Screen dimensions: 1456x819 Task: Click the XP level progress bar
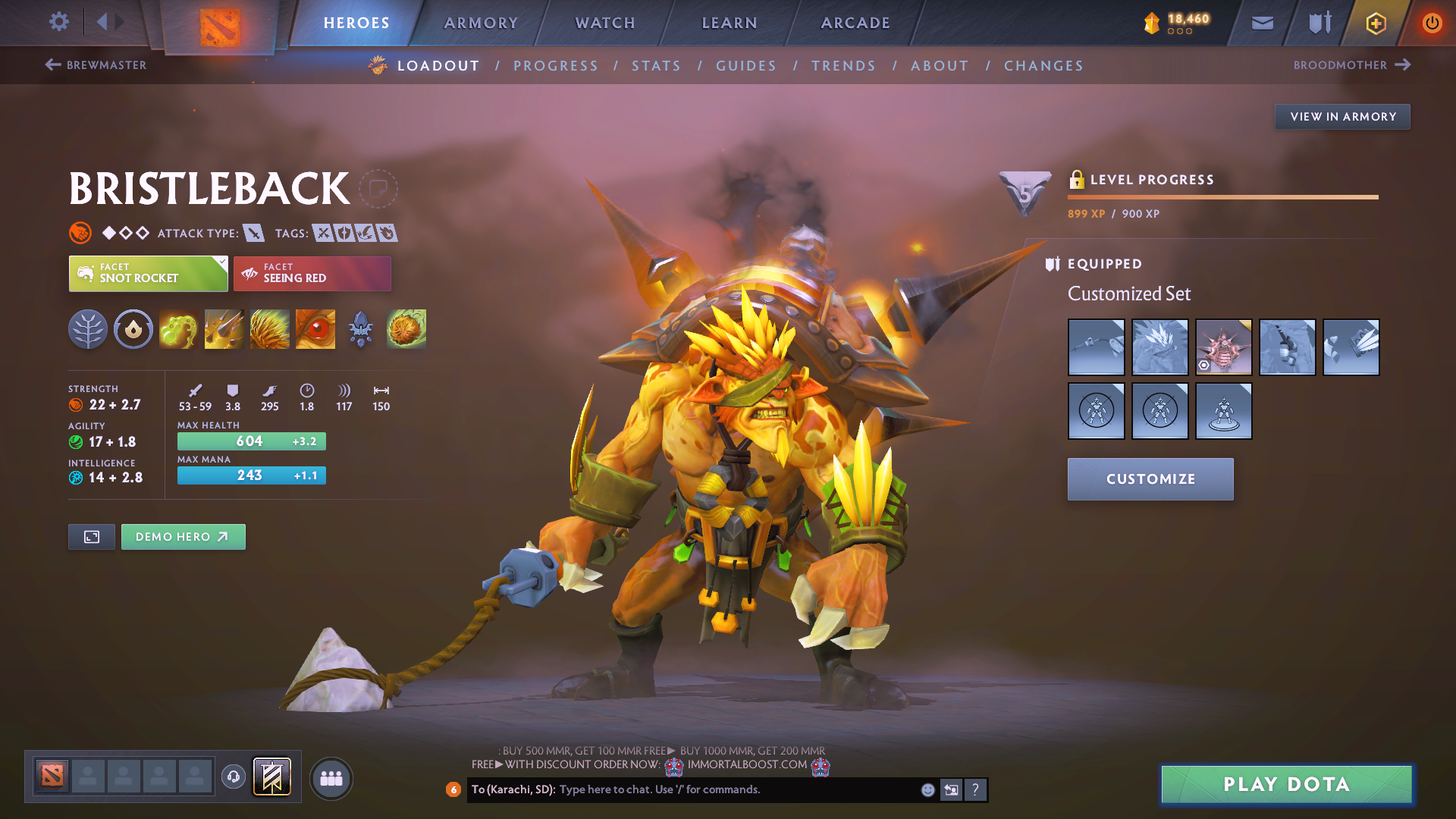pyautogui.click(x=1223, y=196)
